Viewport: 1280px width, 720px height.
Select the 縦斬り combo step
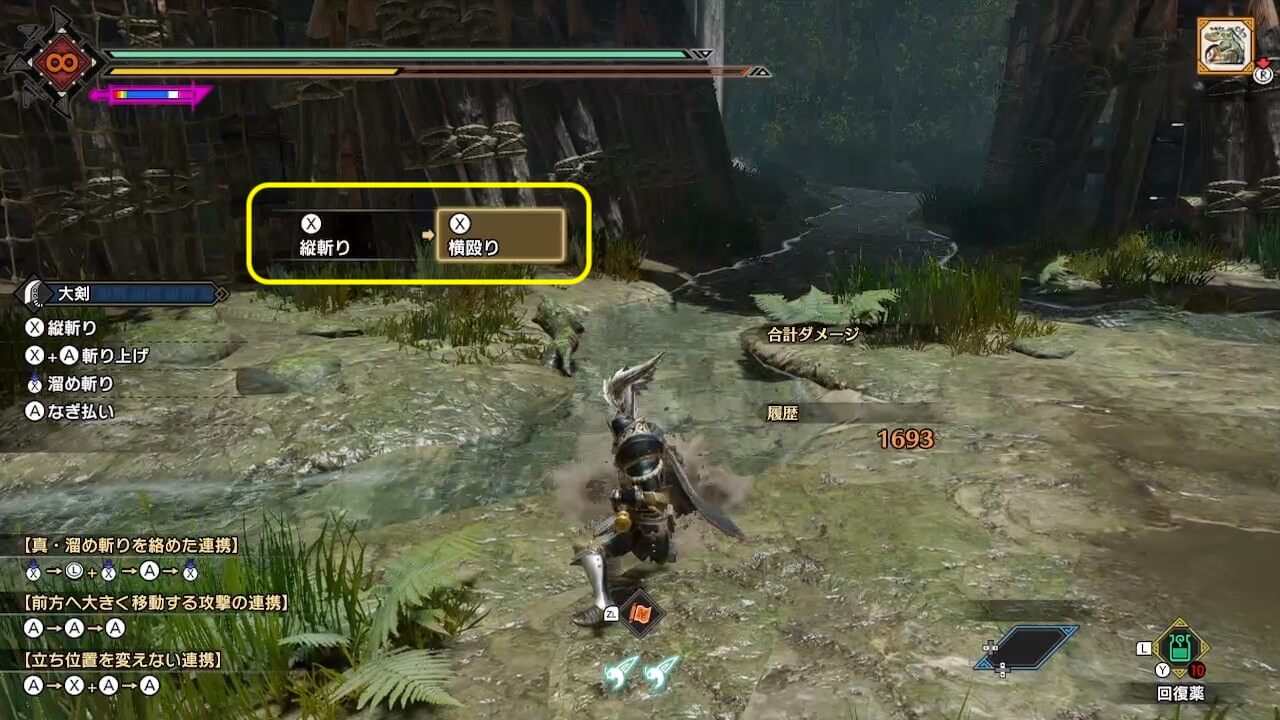coord(325,237)
